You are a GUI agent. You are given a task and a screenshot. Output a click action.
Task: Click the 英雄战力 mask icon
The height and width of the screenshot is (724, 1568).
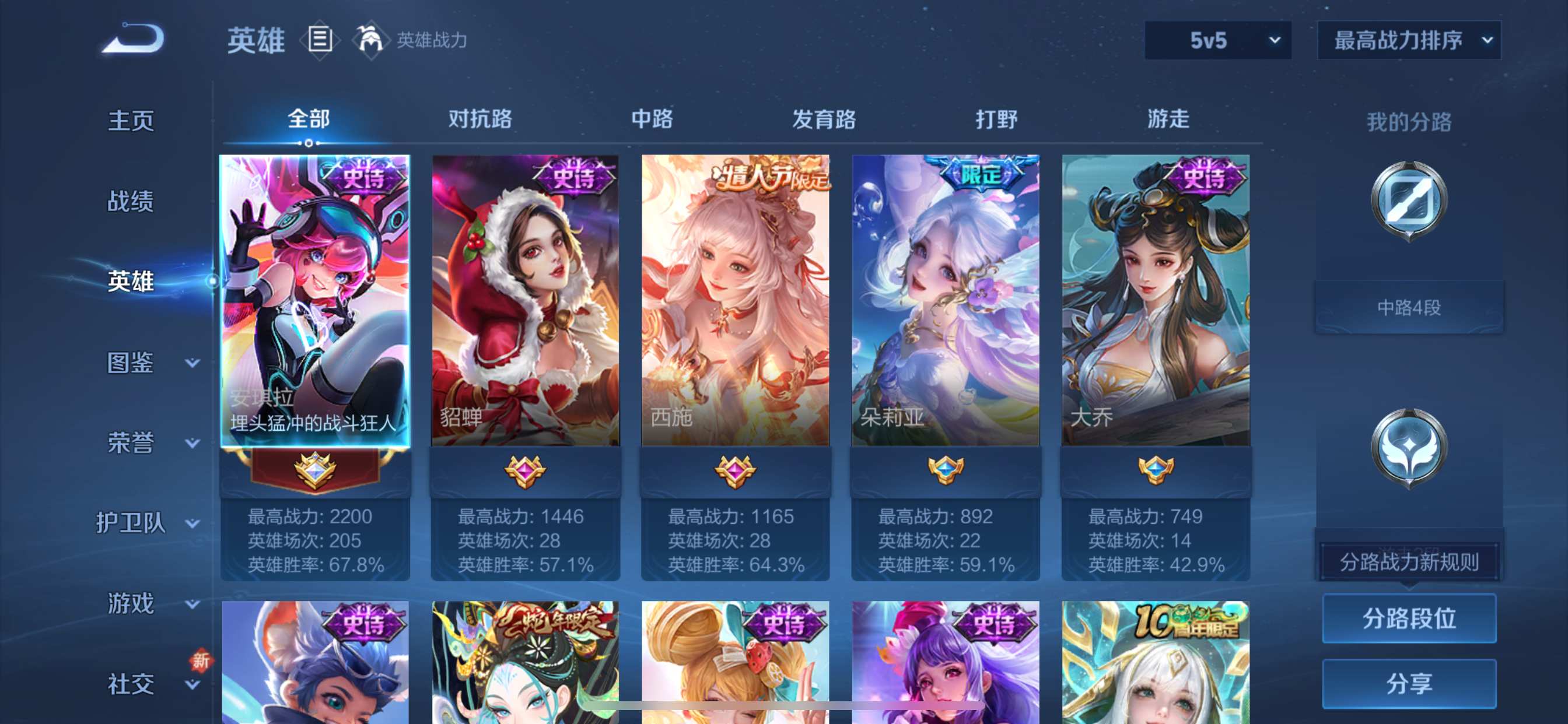coord(373,40)
